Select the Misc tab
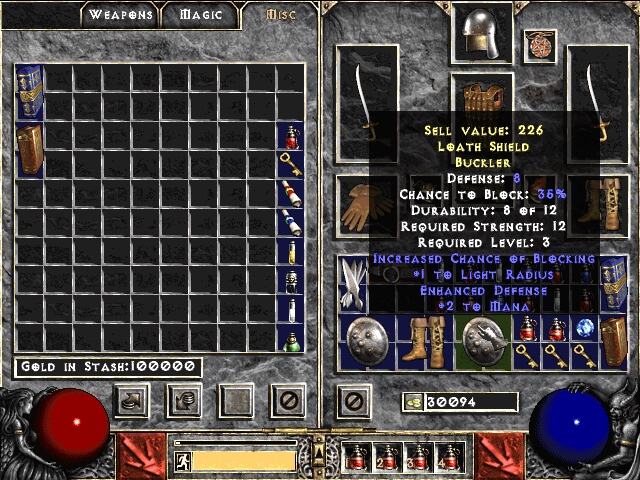640x480 pixels. pyautogui.click(x=280, y=15)
